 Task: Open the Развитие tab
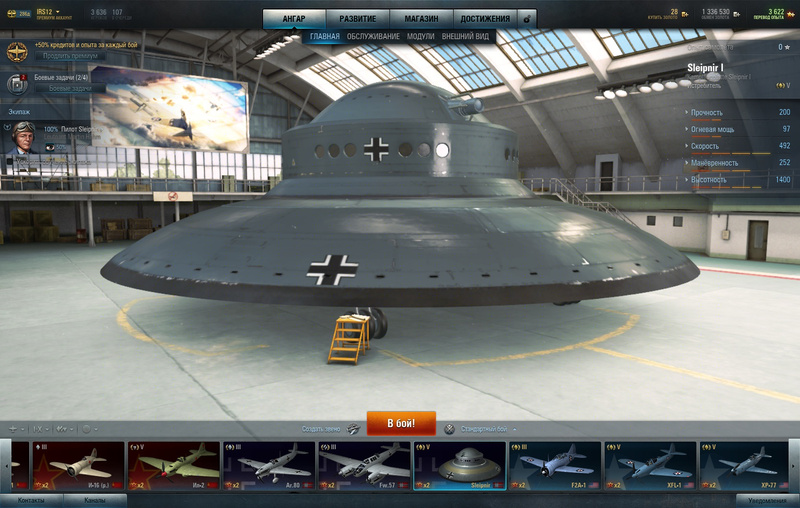pos(357,19)
